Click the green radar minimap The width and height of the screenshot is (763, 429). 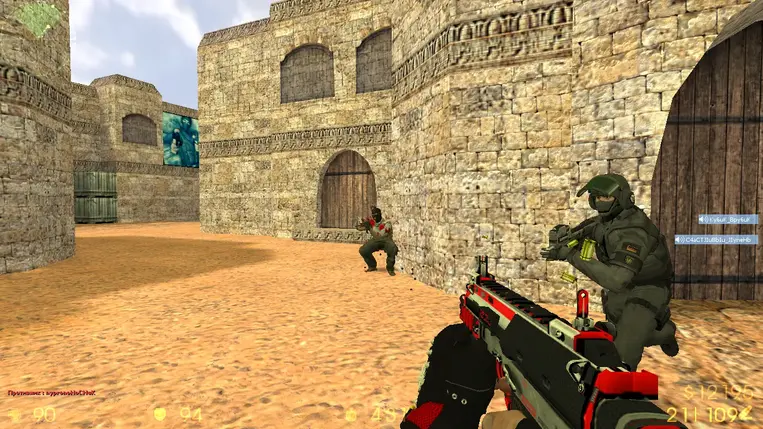pos(40,18)
